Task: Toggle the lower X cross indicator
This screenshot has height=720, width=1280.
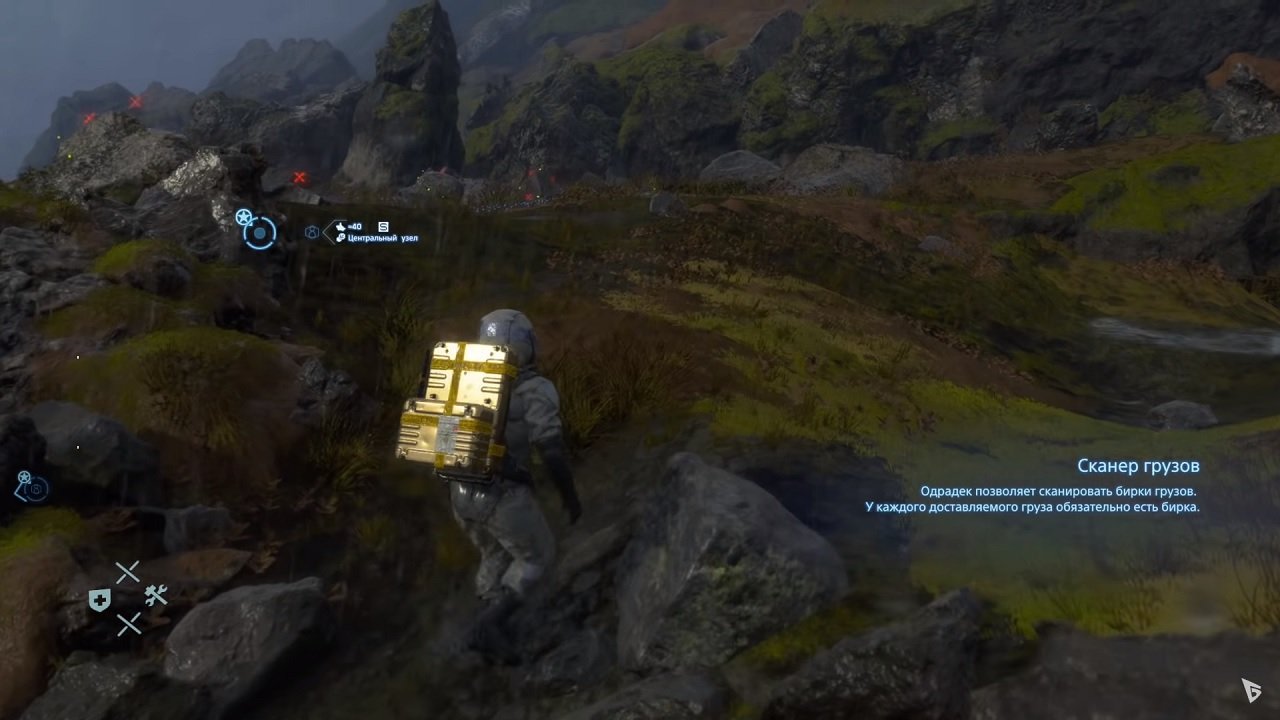Action: (x=130, y=622)
